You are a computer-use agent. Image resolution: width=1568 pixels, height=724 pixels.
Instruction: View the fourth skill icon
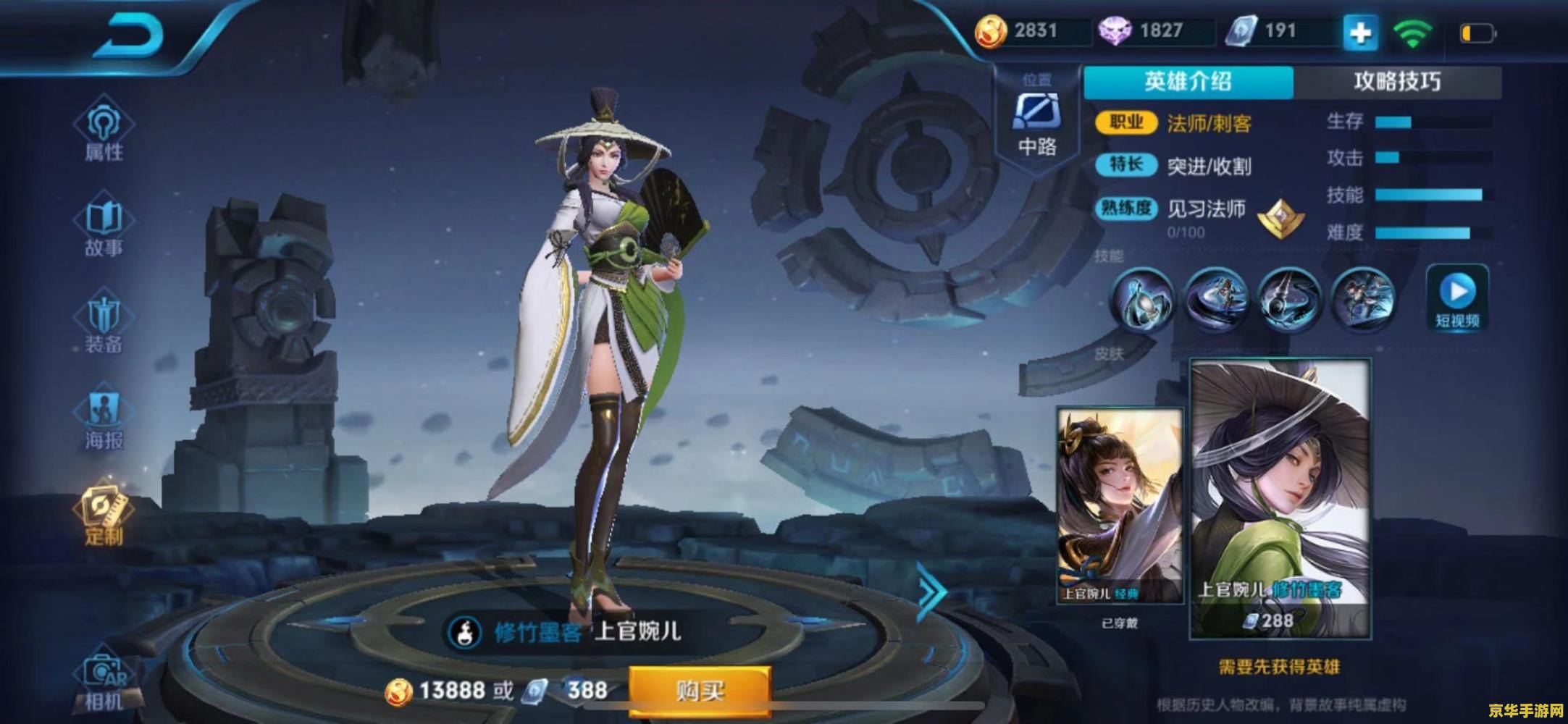tap(1363, 298)
